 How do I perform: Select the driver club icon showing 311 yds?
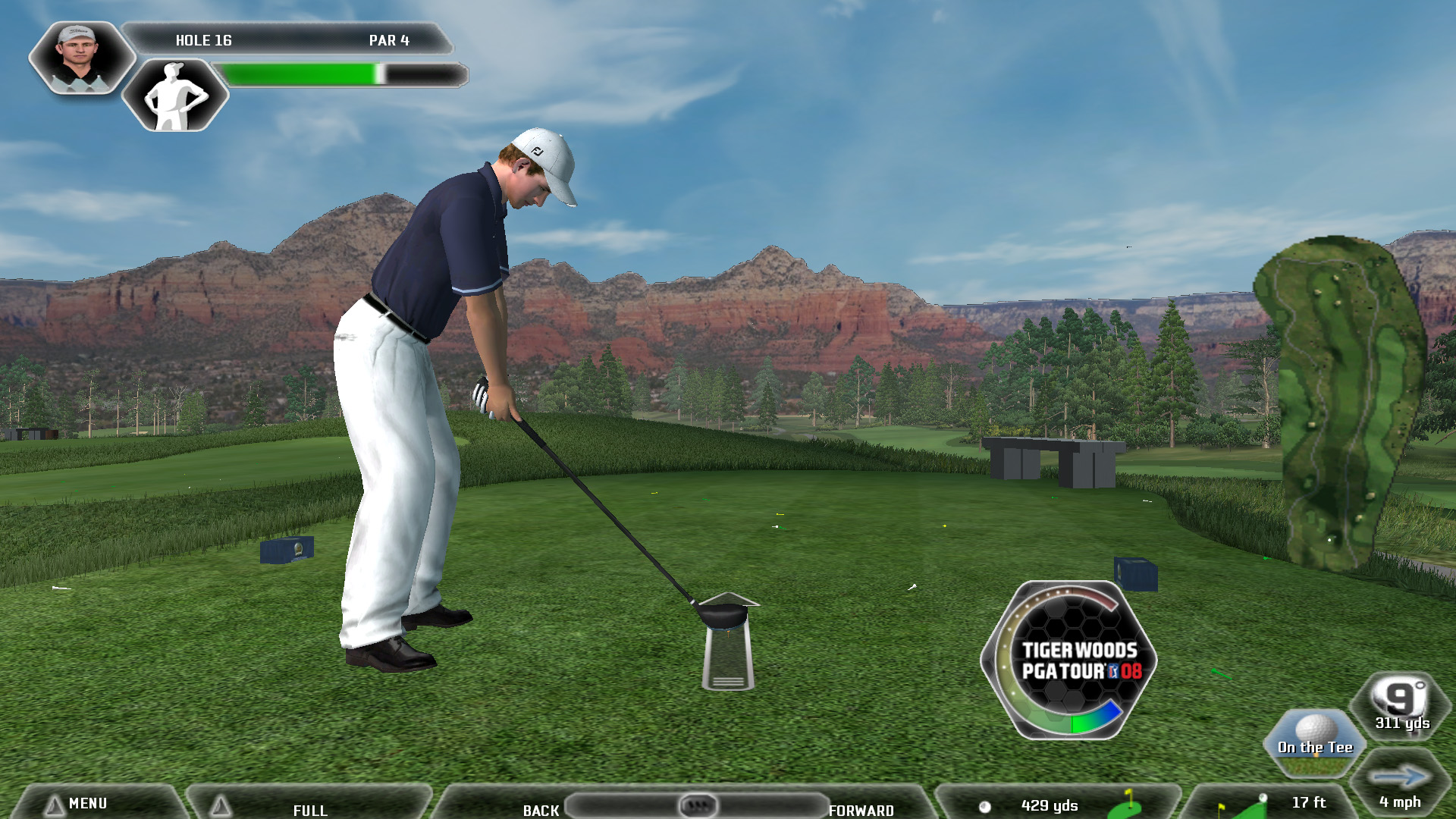pyautogui.click(x=1402, y=705)
